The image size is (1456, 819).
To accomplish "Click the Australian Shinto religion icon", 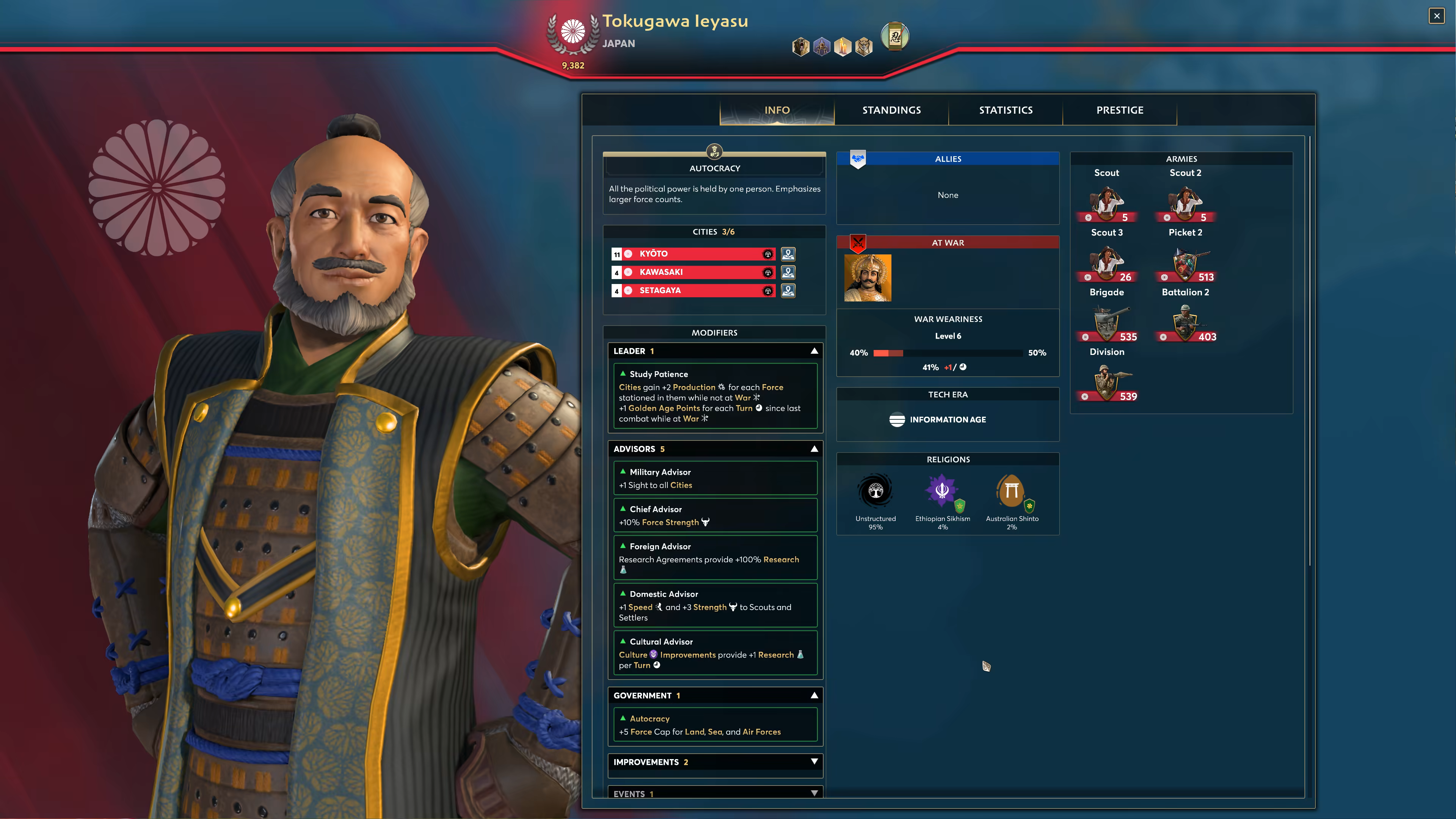I will click(1012, 491).
